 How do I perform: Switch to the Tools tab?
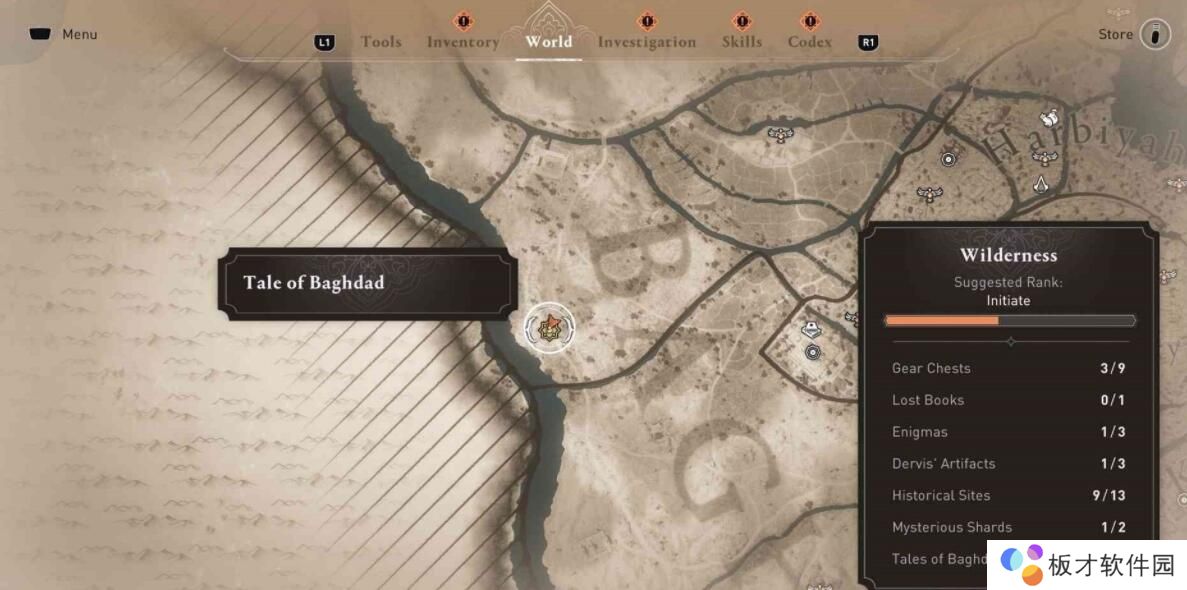pos(381,42)
